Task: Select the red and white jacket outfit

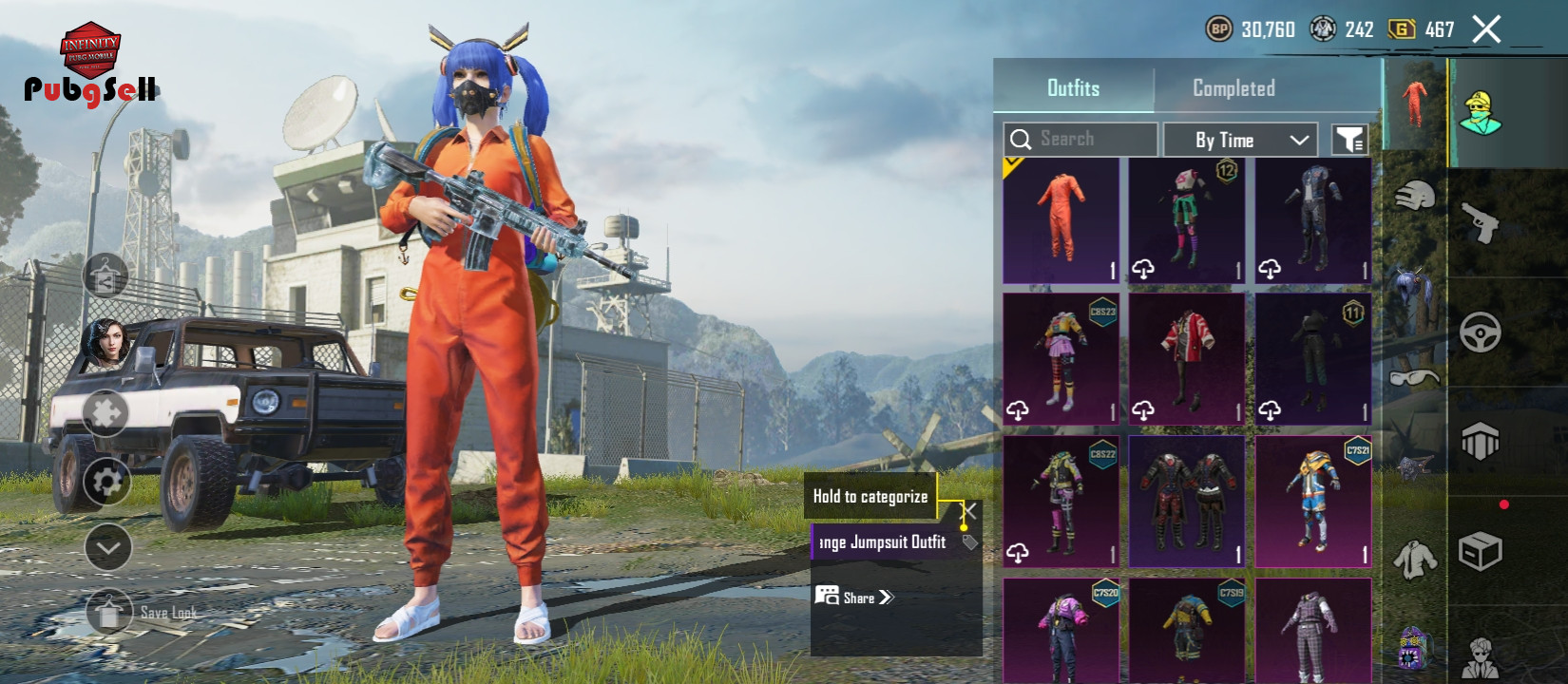Action: pos(1186,358)
